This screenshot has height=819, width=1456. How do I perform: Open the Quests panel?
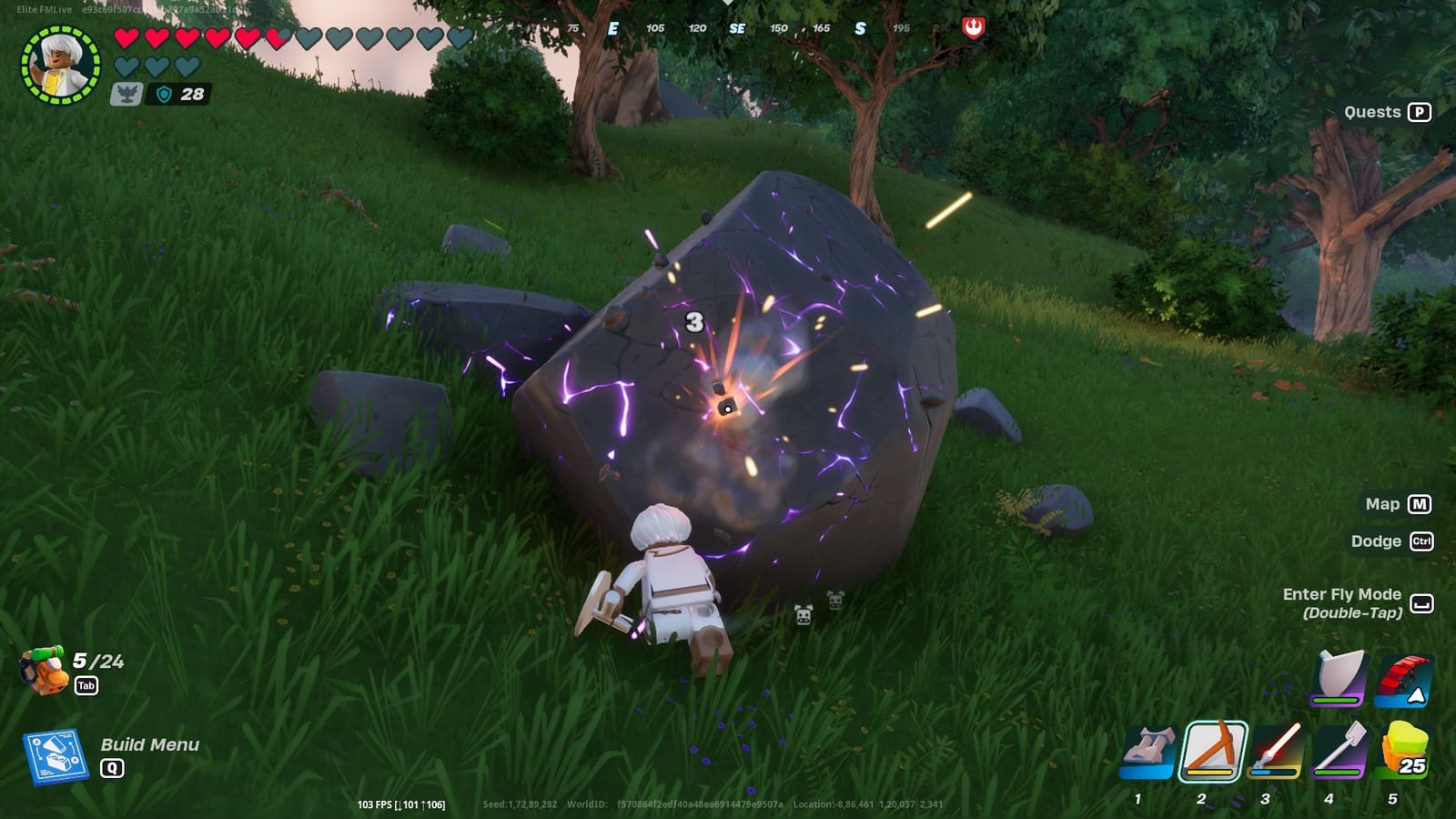[1372, 112]
